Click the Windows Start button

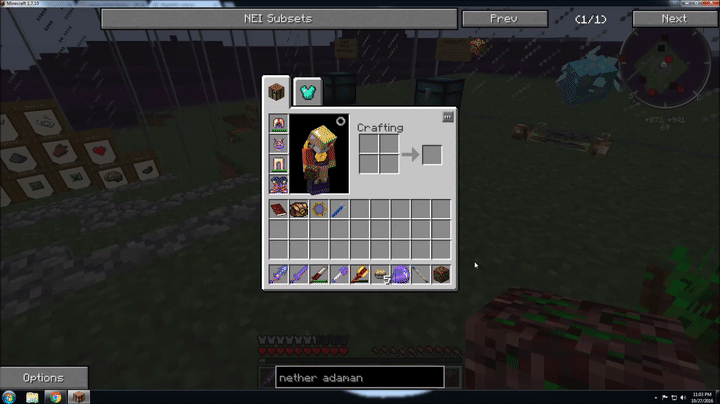pyautogui.click(x=8, y=397)
